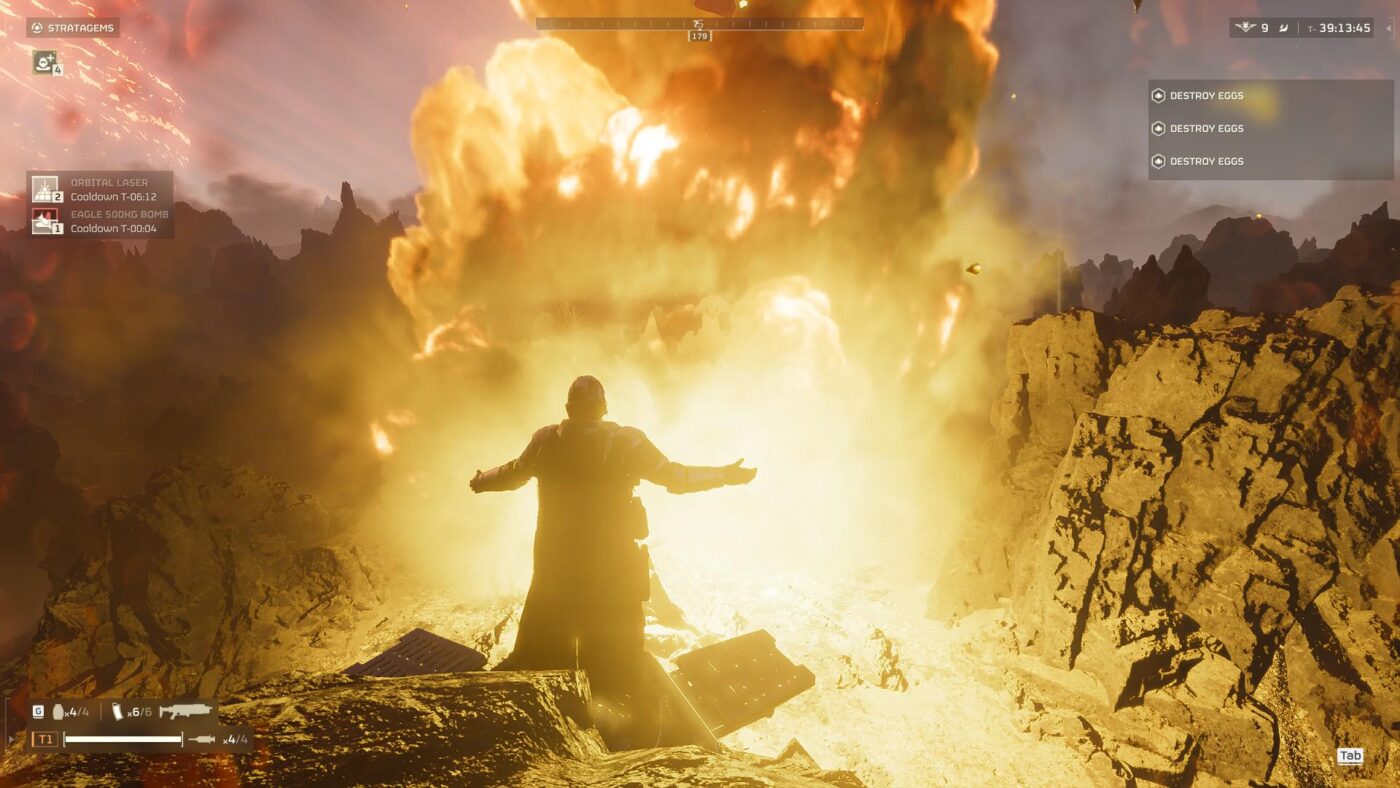Click the T1 health bar
The image size is (1400, 788).
[123, 740]
